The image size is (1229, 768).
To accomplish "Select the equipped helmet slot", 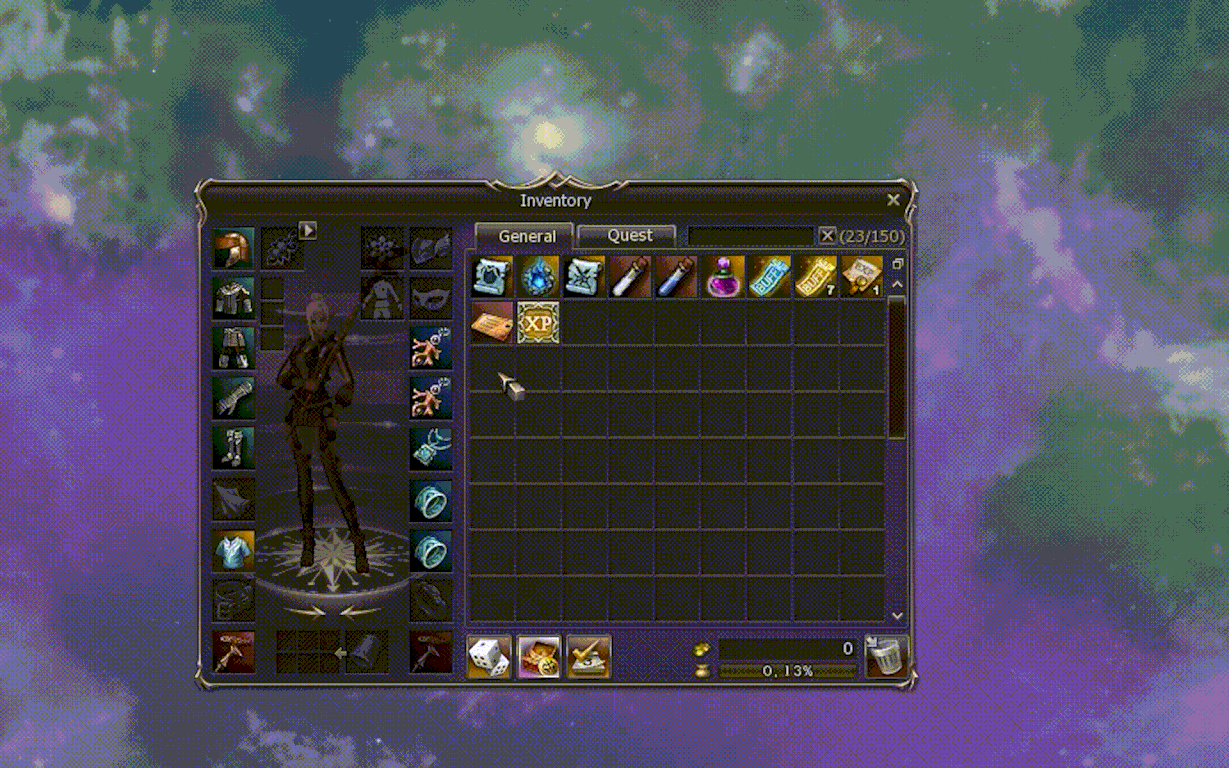I will [x=233, y=248].
